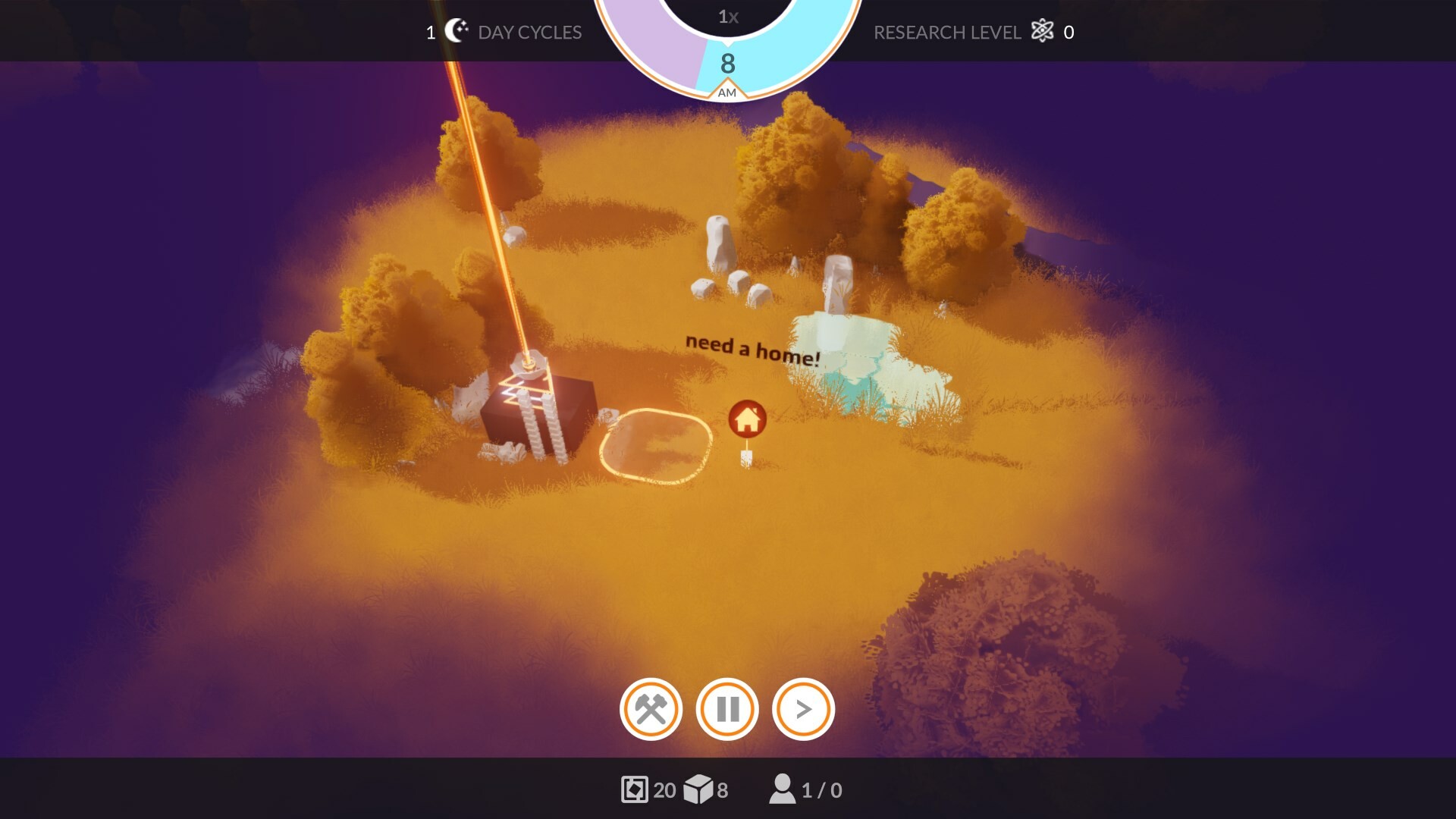Select the house placement marker

point(747,419)
